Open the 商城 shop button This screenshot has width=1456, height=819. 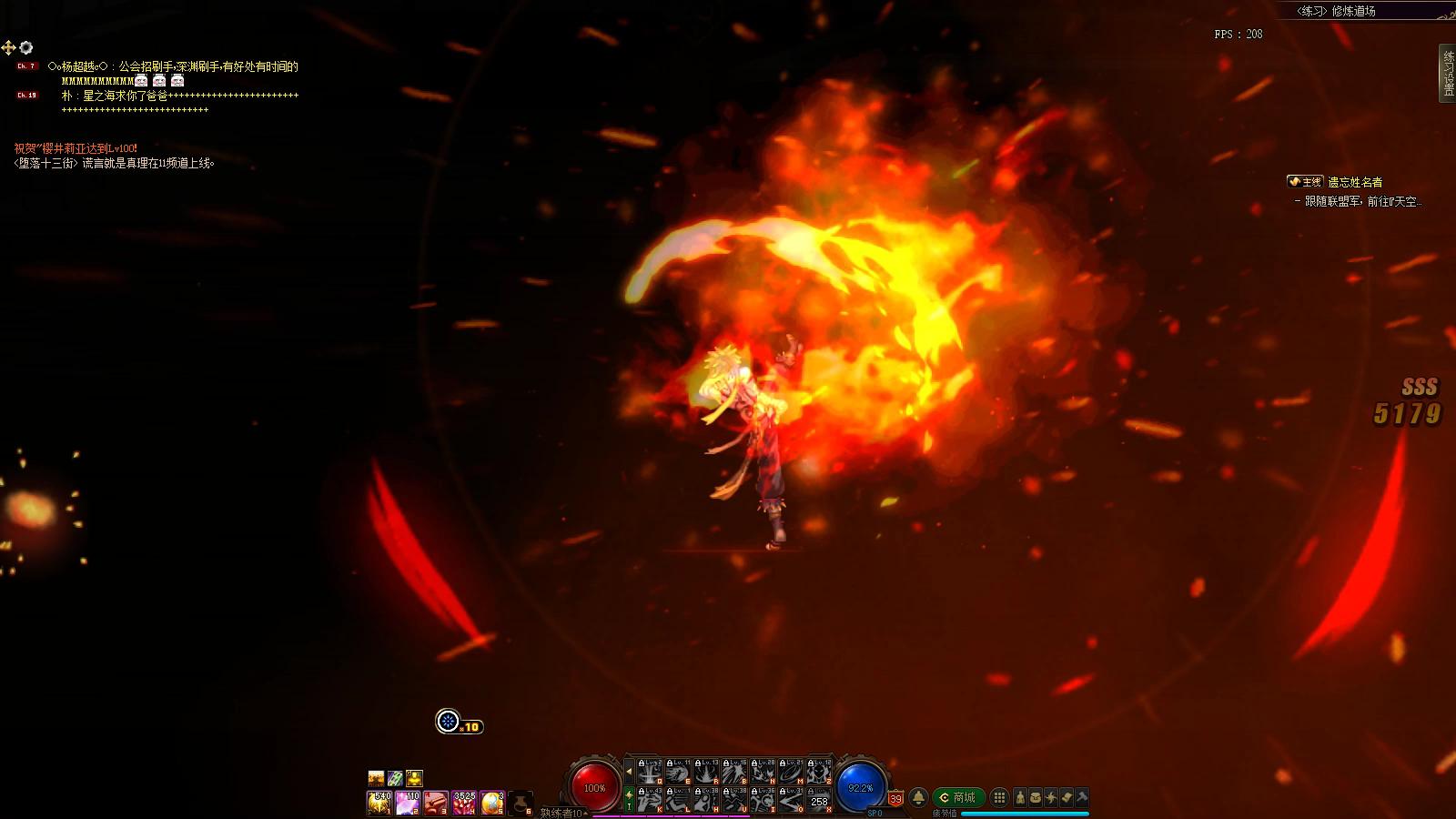956,797
